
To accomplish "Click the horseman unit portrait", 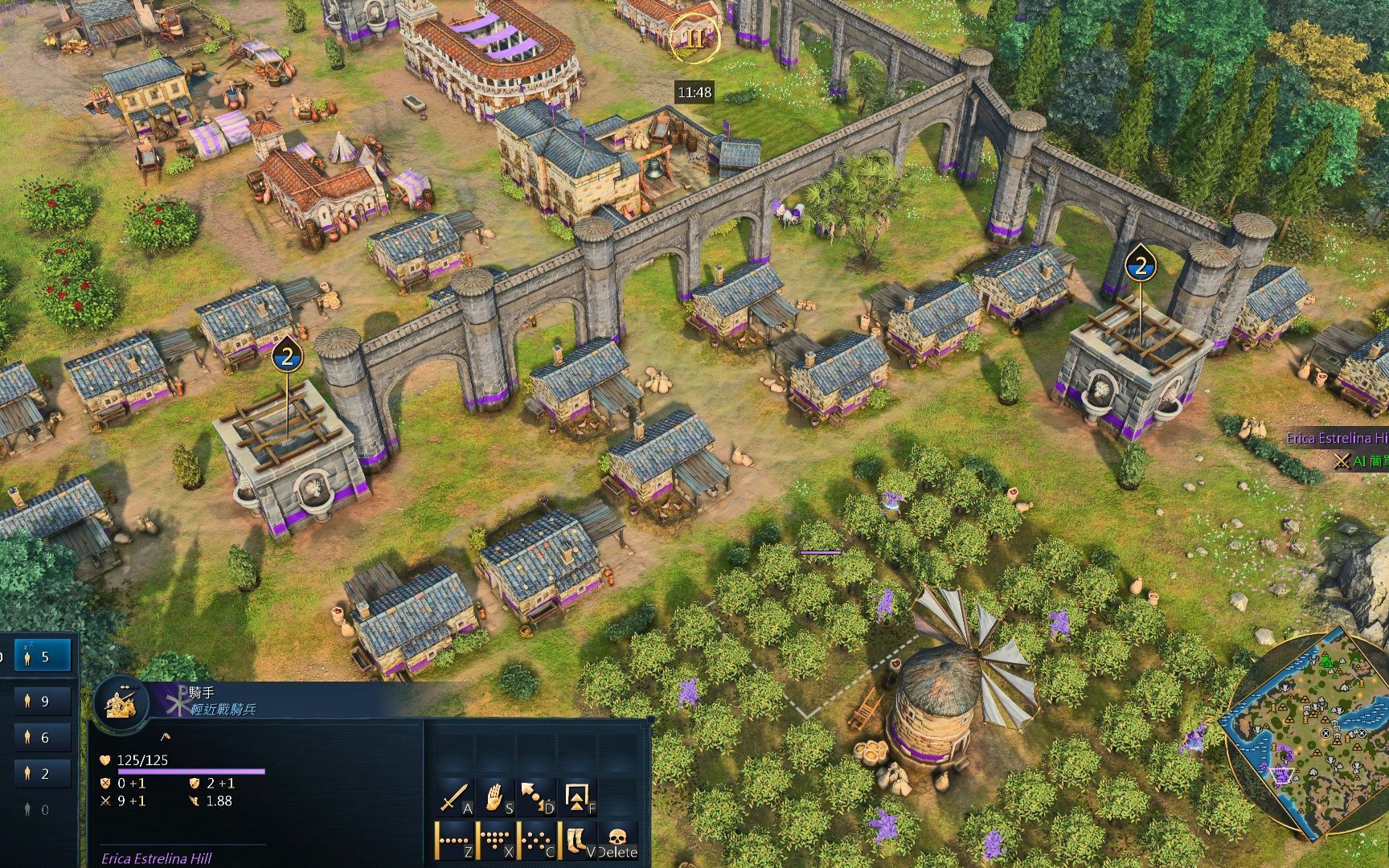I will (122, 702).
